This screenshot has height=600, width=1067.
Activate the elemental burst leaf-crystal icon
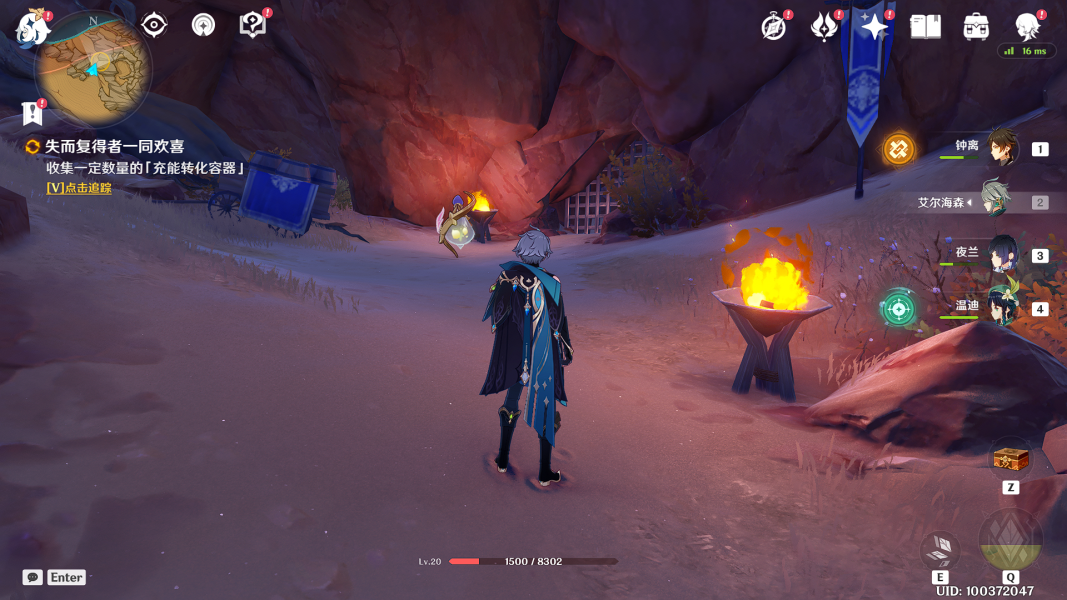pos(1010,541)
